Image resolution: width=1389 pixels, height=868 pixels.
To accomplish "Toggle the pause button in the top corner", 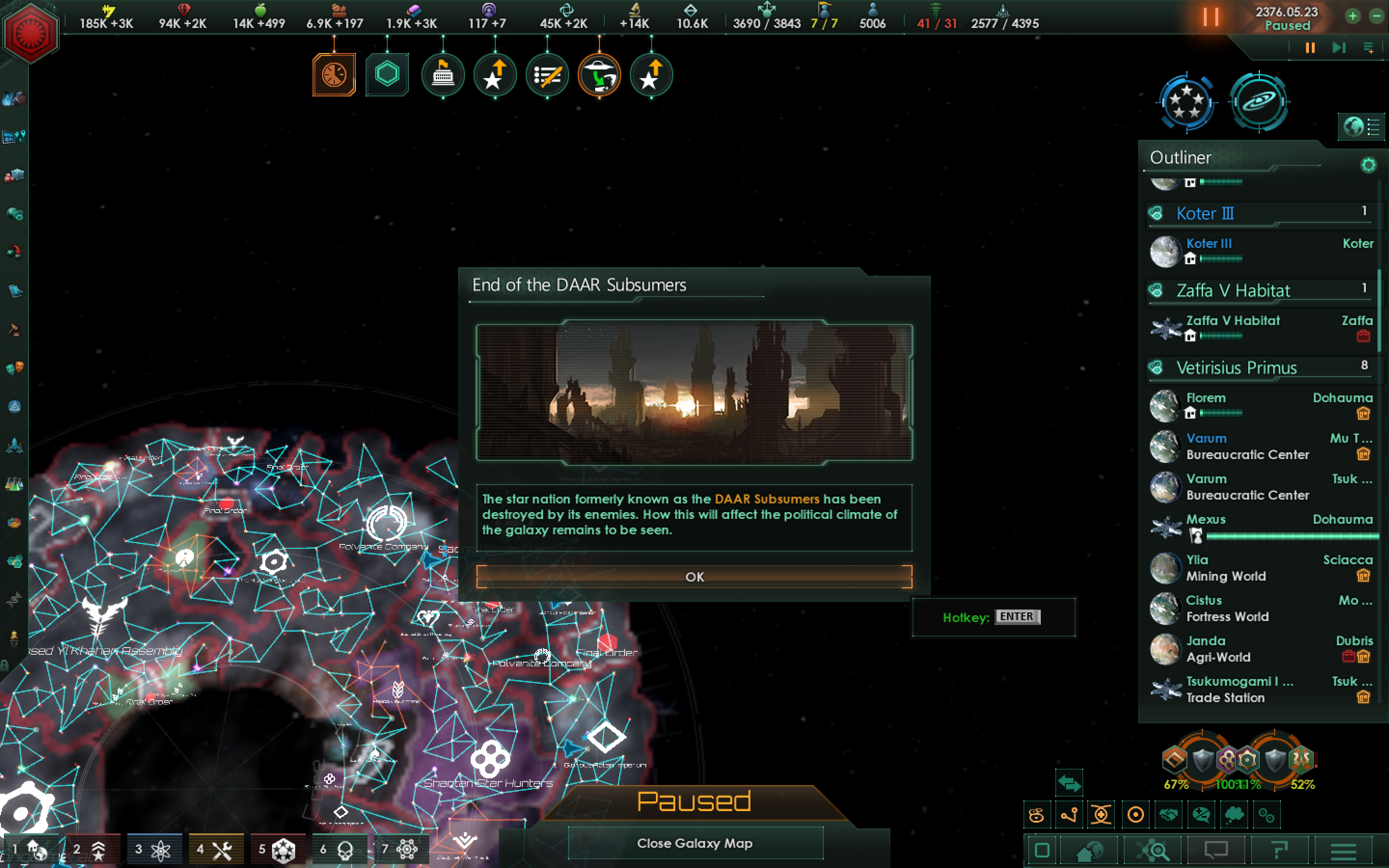I will [x=1211, y=16].
